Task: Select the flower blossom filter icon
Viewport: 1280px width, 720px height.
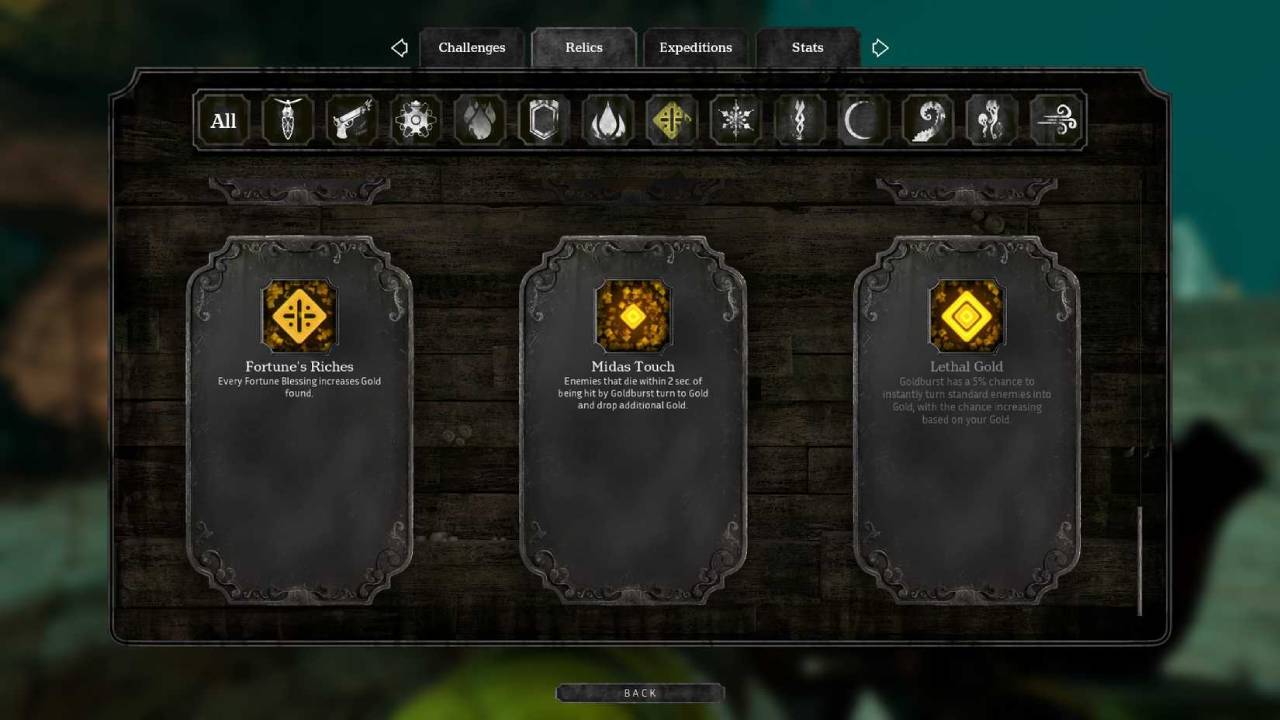Action: pos(480,120)
